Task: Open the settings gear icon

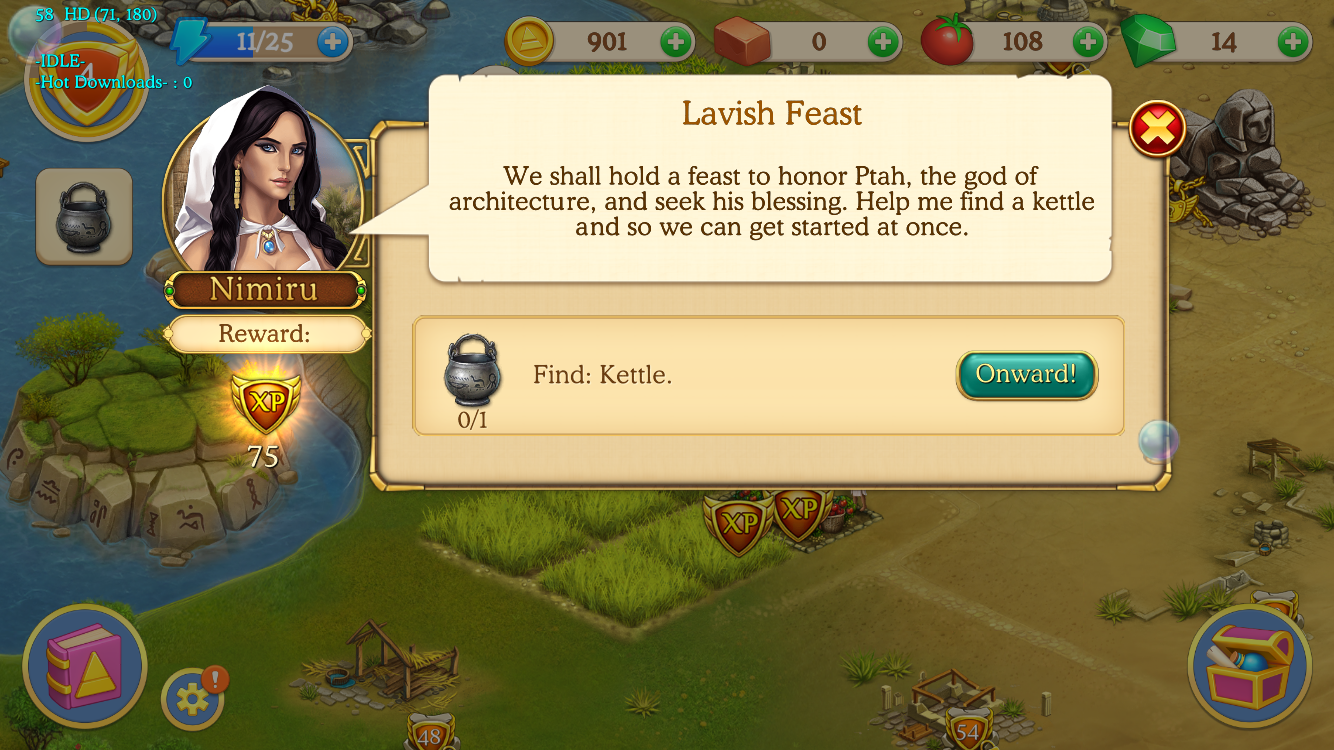Action: 192,699
